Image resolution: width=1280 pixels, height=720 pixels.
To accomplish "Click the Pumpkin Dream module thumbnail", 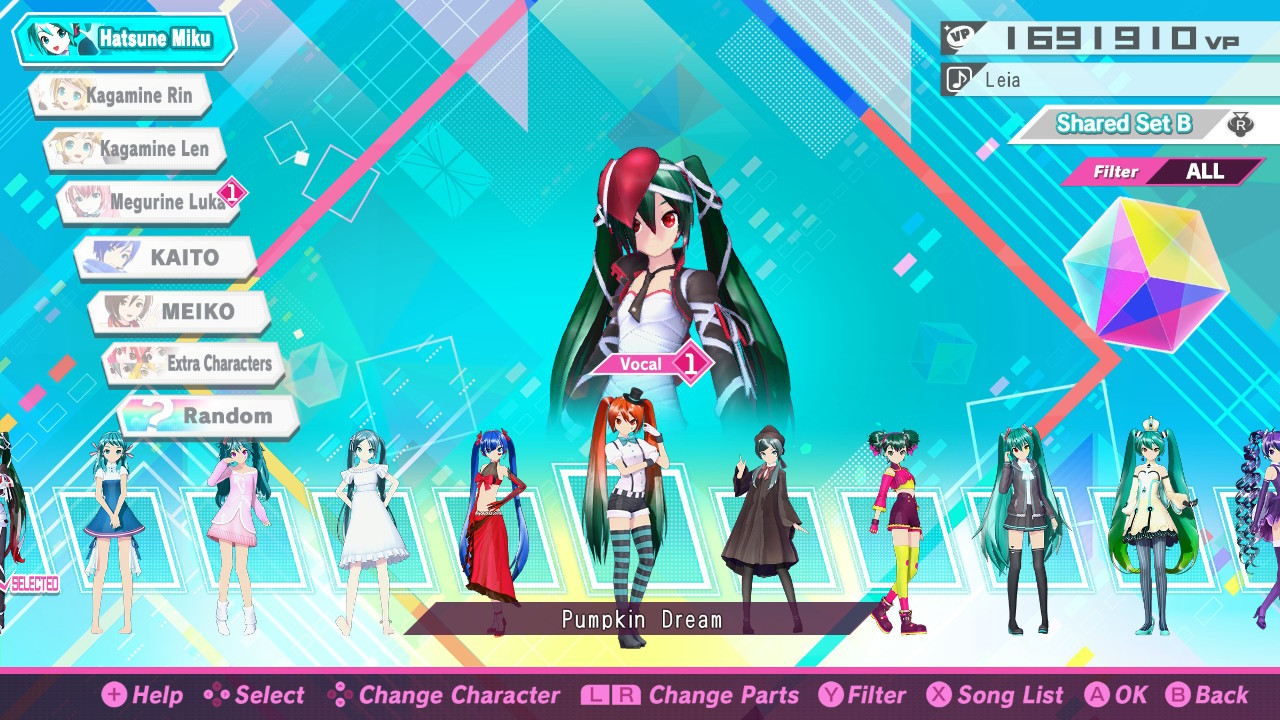I will coord(630,520).
